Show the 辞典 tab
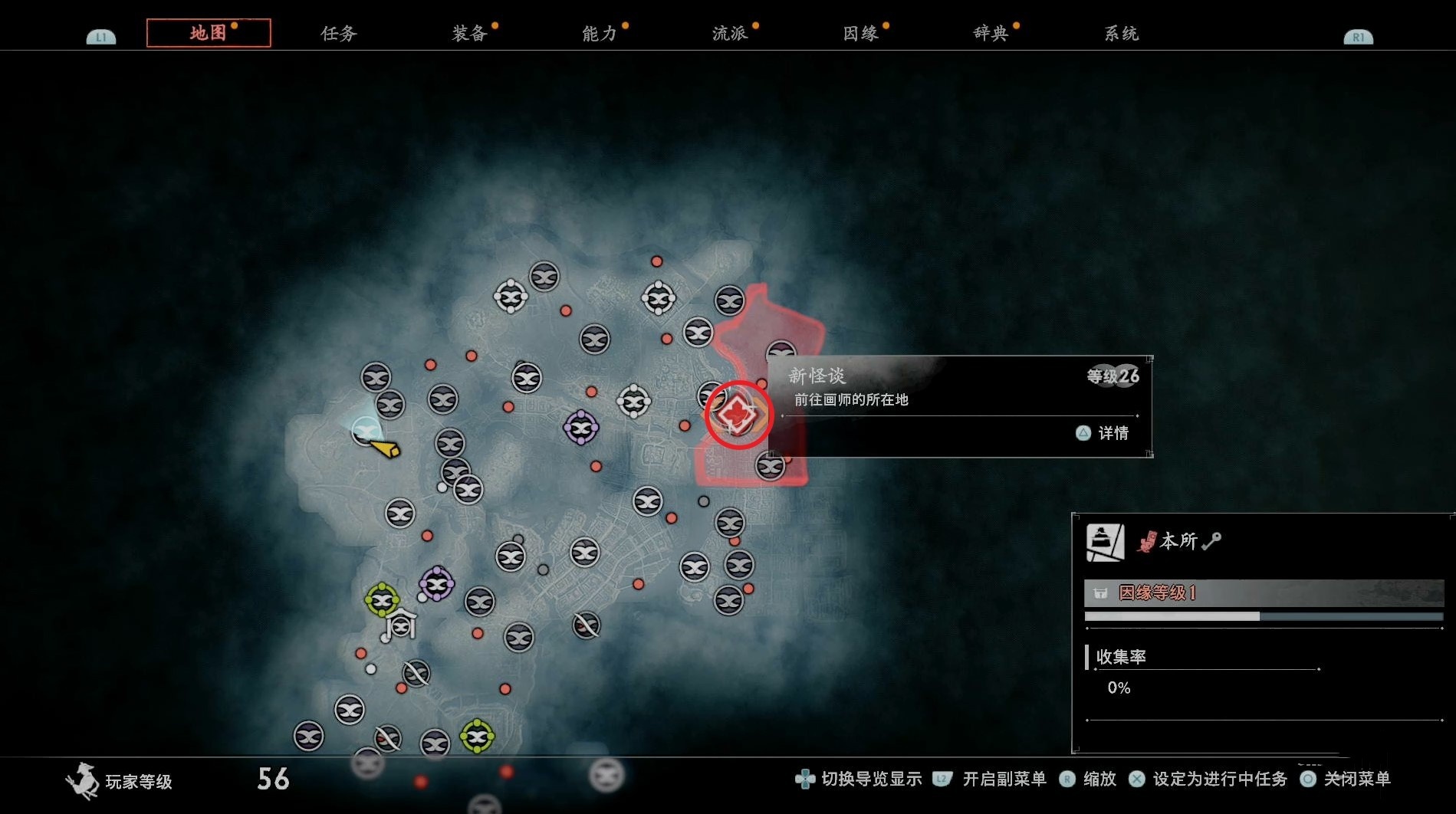The width and height of the screenshot is (1456, 814). tap(991, 34)
